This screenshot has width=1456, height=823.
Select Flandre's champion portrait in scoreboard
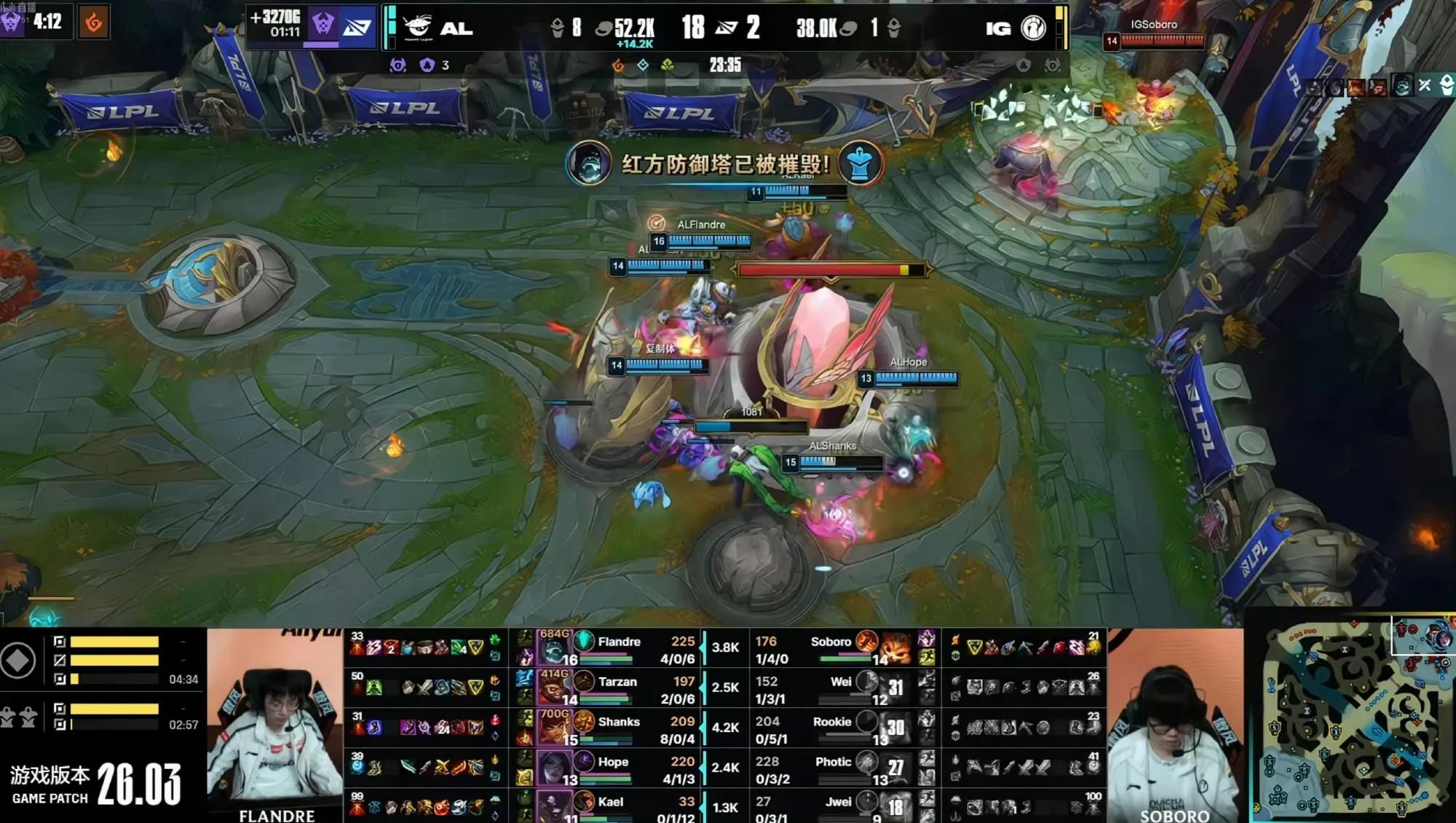pos(555,647)
